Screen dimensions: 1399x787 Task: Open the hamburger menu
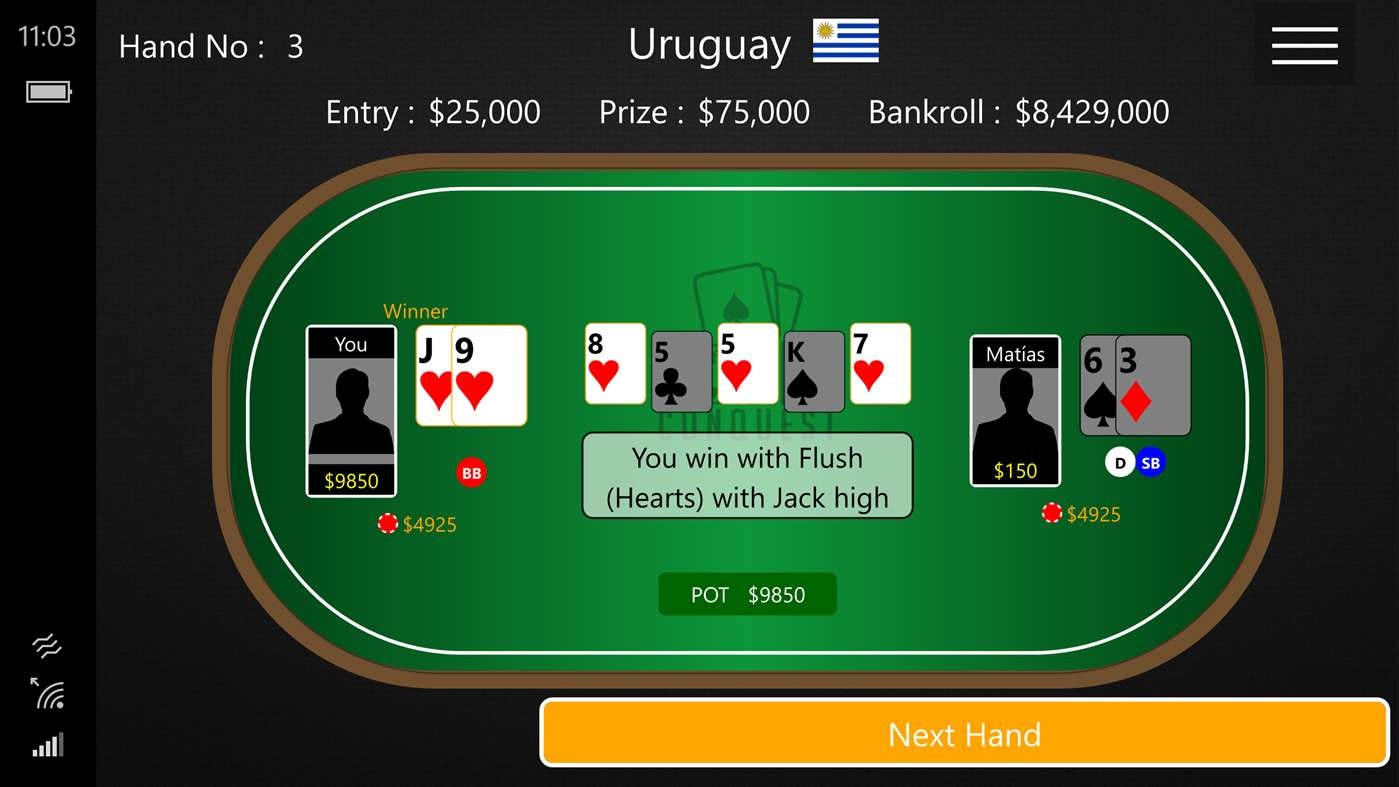(x=1303, y=44)
